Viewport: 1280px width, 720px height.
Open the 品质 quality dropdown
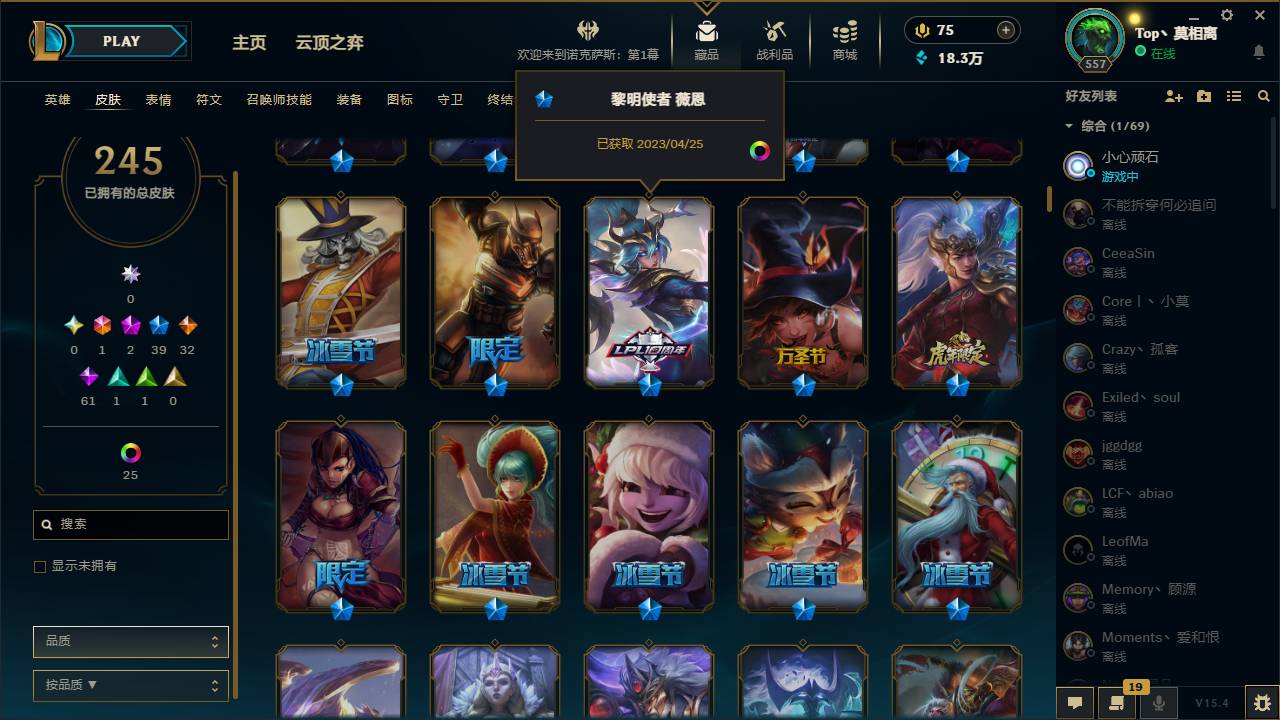coord(130,641)
